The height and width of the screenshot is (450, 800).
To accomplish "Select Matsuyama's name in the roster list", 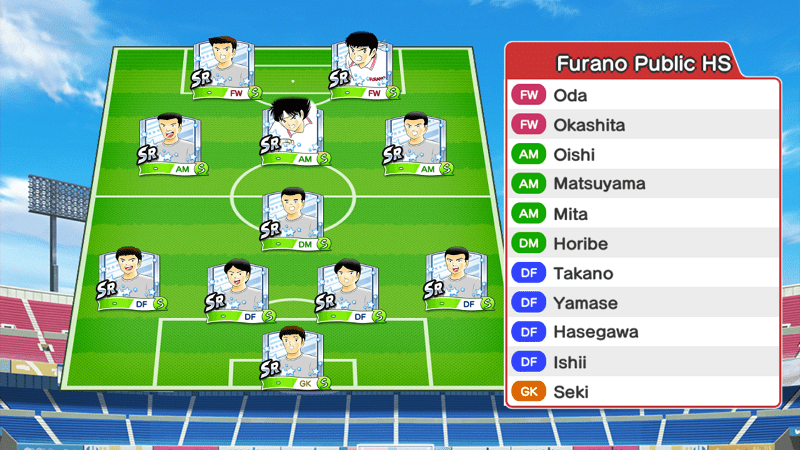I will [x=642, y=184].
